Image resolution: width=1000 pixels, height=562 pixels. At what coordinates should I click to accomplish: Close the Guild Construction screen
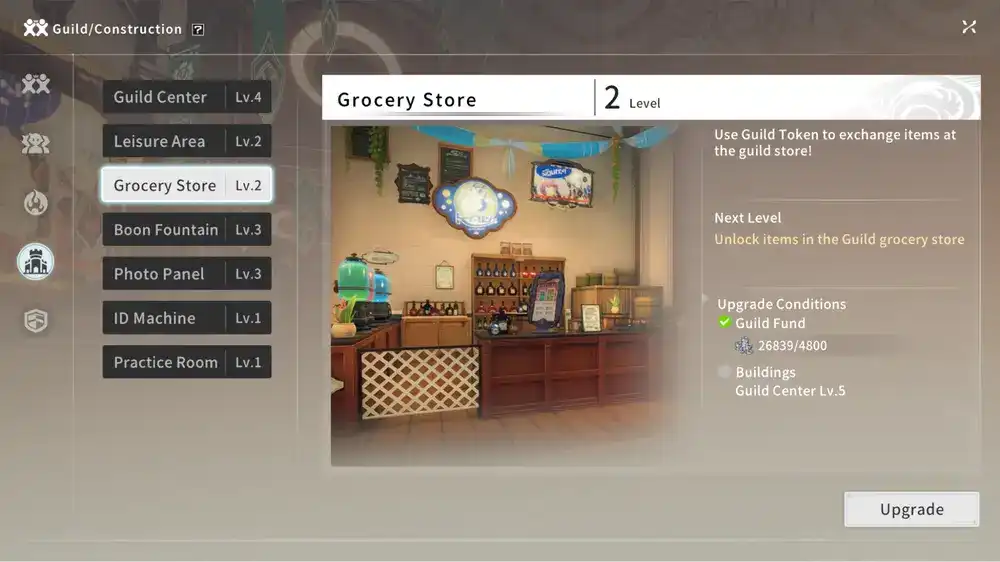[969, 27]
